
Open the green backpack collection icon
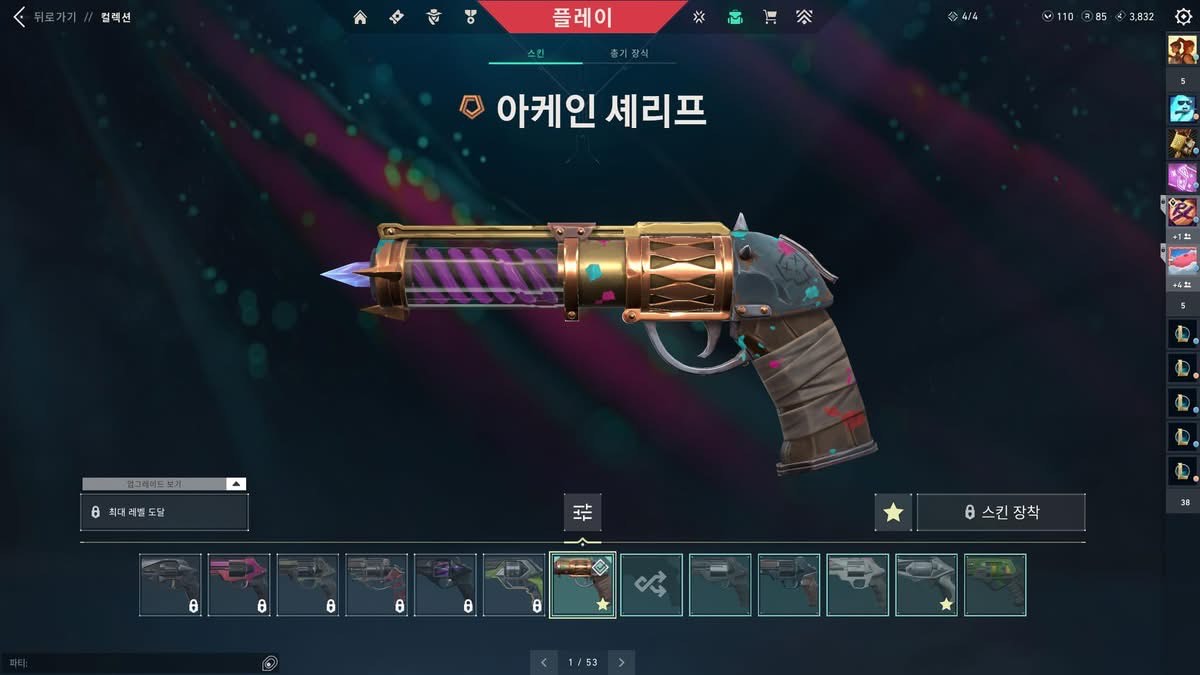tap(735, 17)
